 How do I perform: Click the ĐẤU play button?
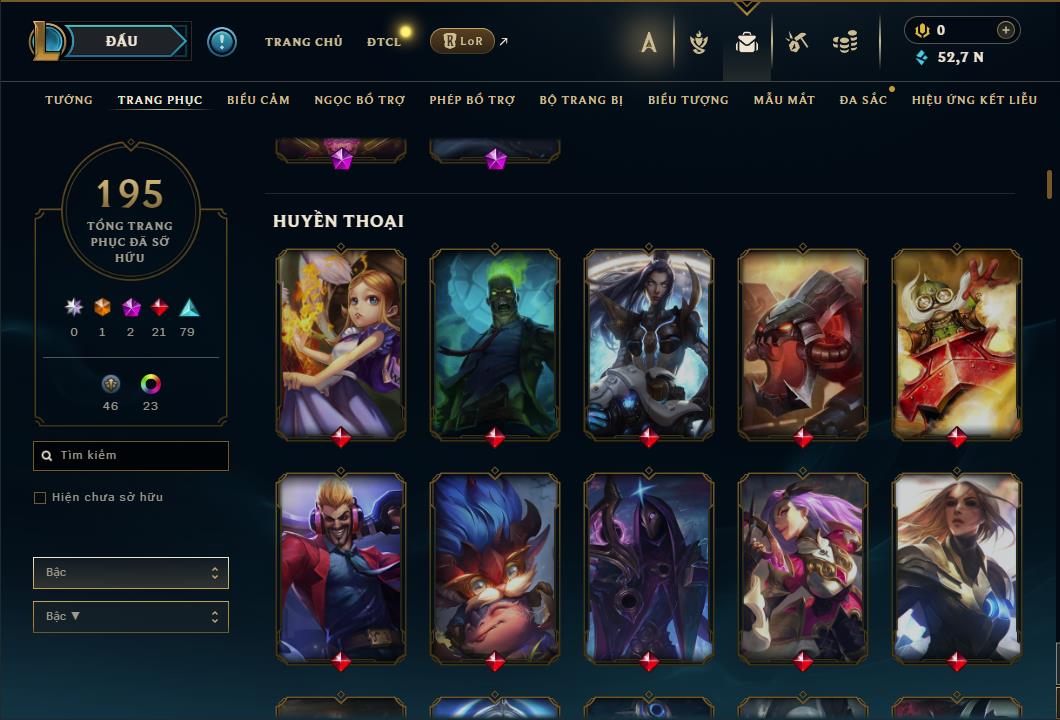click(121, 41)
